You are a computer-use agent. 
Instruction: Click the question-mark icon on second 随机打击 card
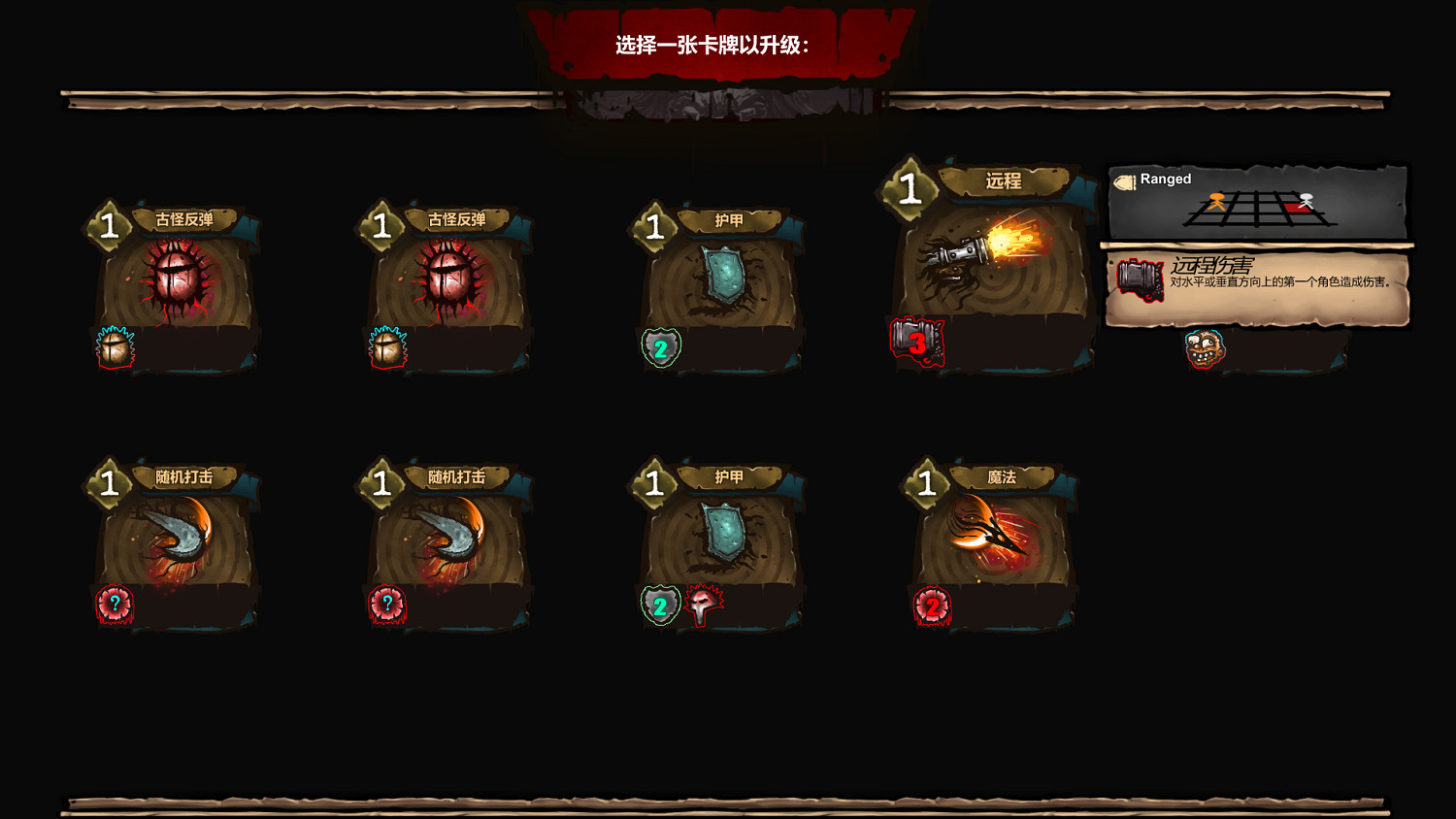(387, 604)
